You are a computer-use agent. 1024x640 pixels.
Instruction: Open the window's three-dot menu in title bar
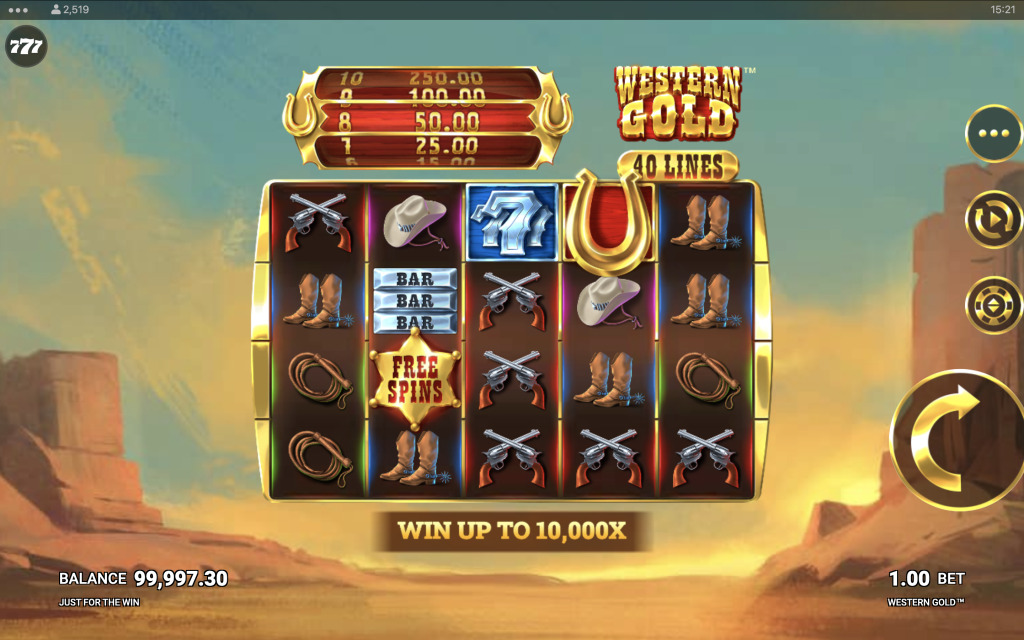18,9
